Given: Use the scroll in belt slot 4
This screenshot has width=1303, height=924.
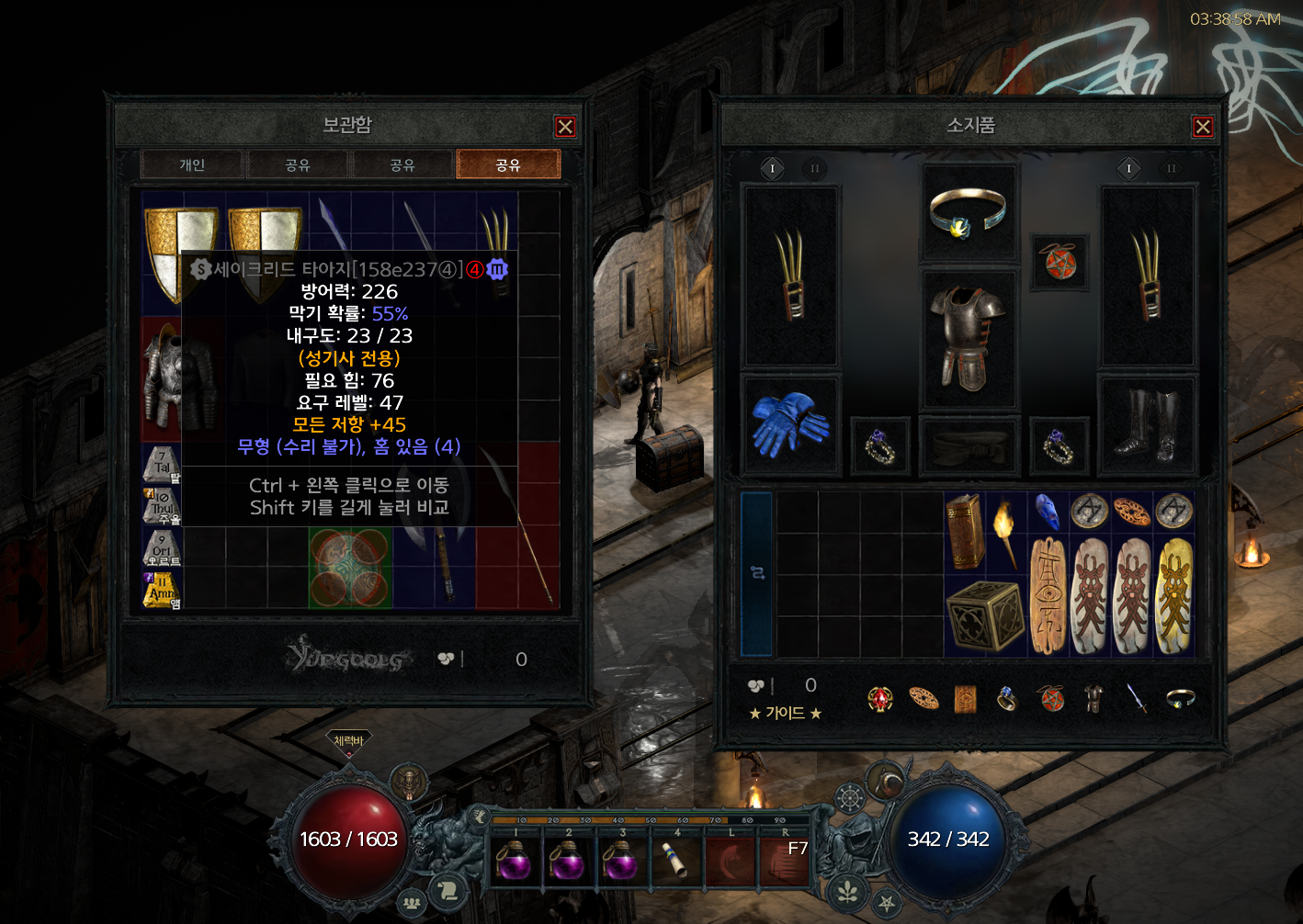Looking at the screenshot, I should coord(676,862).
